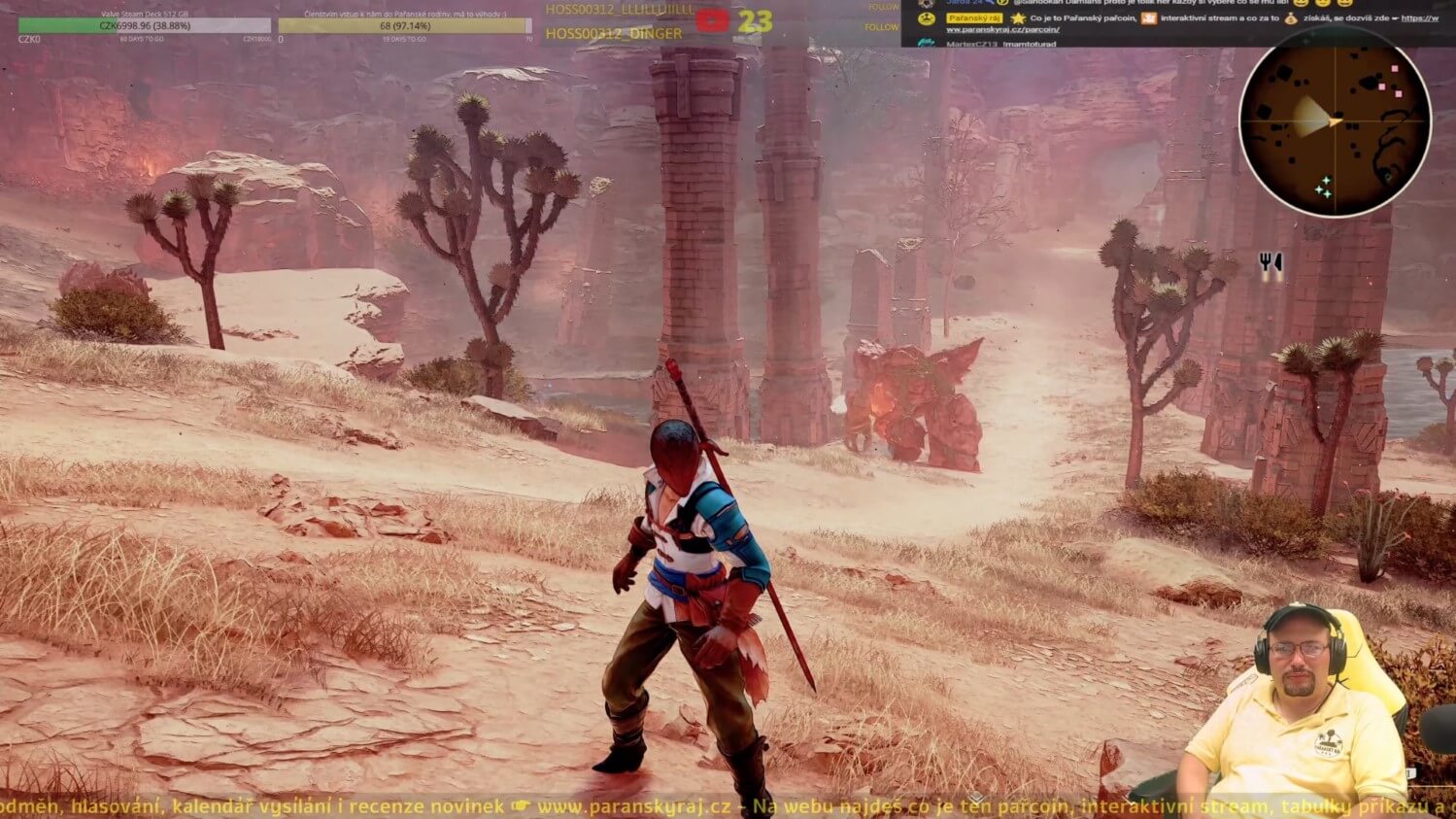1456x819 pixels.
Task: Open the circular minimap
Action: click(x=1335, y=120)
